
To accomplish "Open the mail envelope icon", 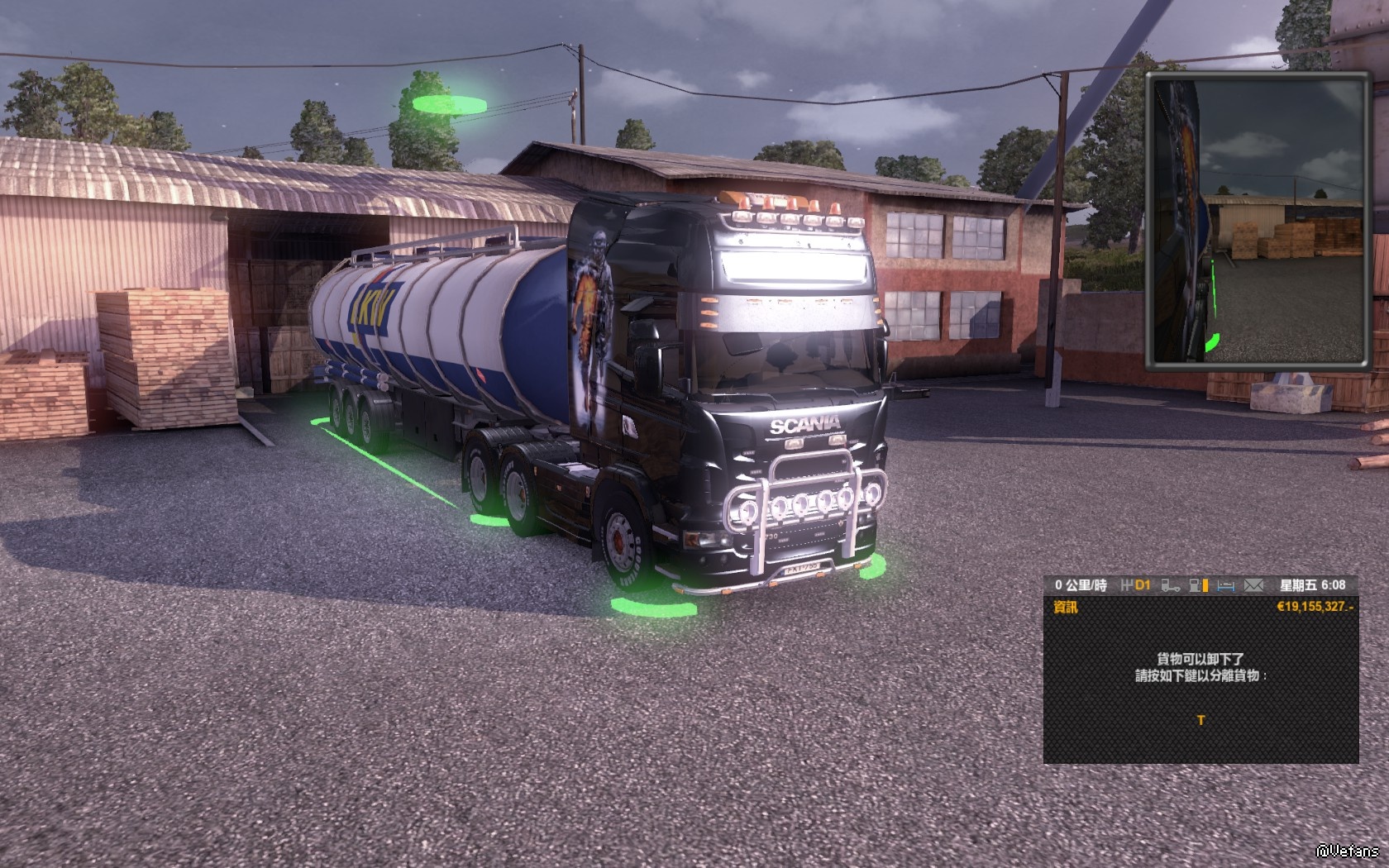I will [x=1254, y=585].
